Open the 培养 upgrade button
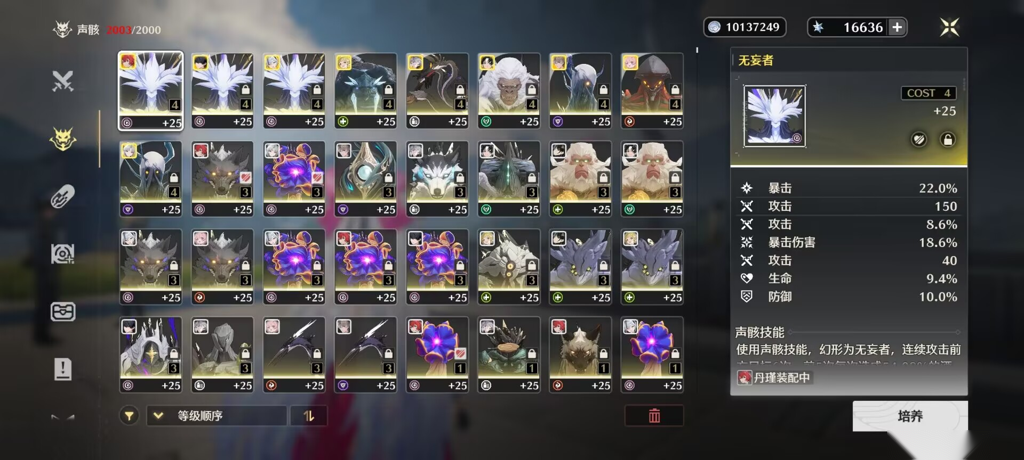Viewport: 1024px width, 460px height. point(909,416)
